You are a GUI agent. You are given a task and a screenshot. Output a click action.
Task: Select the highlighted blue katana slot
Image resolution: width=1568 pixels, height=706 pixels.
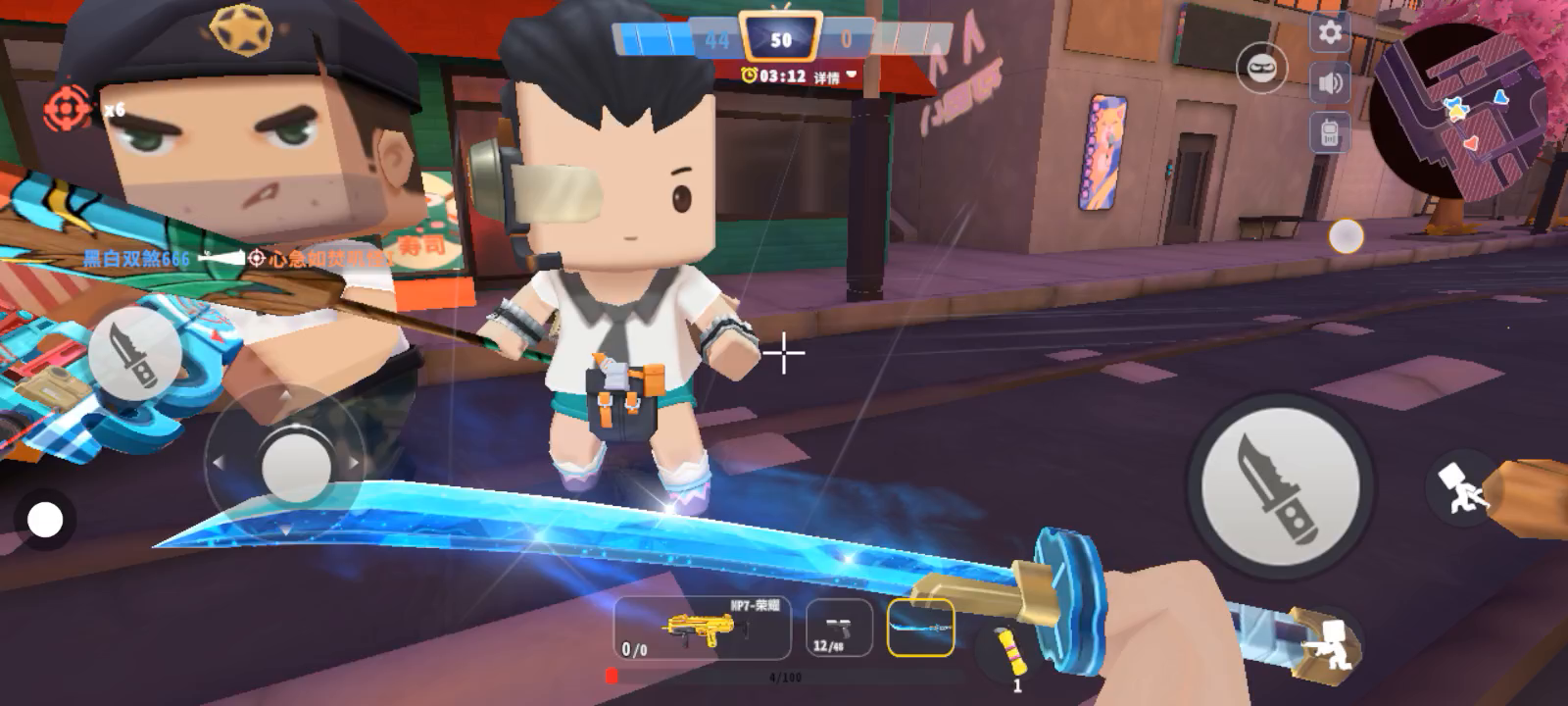pyautogui.click(x=920, y=628)
